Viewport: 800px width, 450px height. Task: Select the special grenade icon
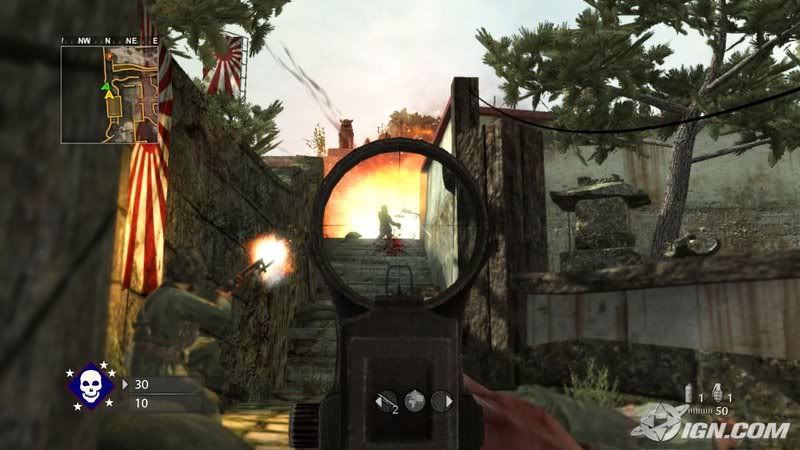[690, 391]
